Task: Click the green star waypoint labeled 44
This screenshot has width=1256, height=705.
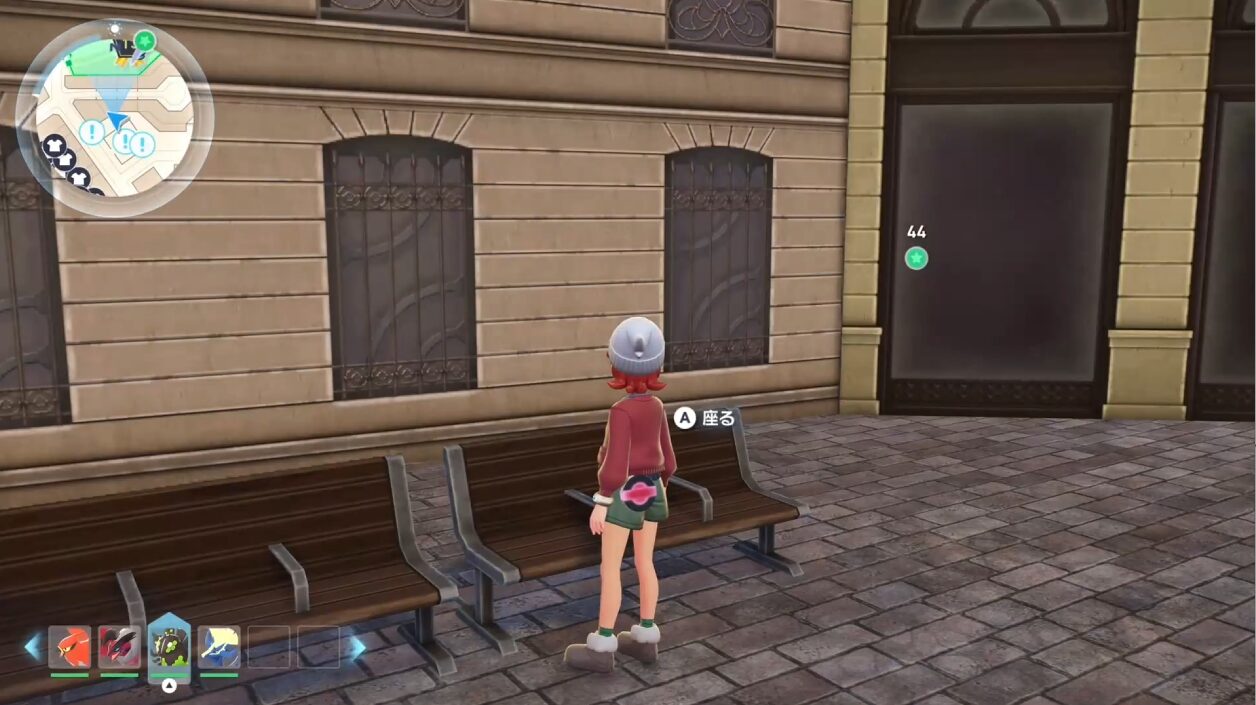Action: tap(916, 258)
